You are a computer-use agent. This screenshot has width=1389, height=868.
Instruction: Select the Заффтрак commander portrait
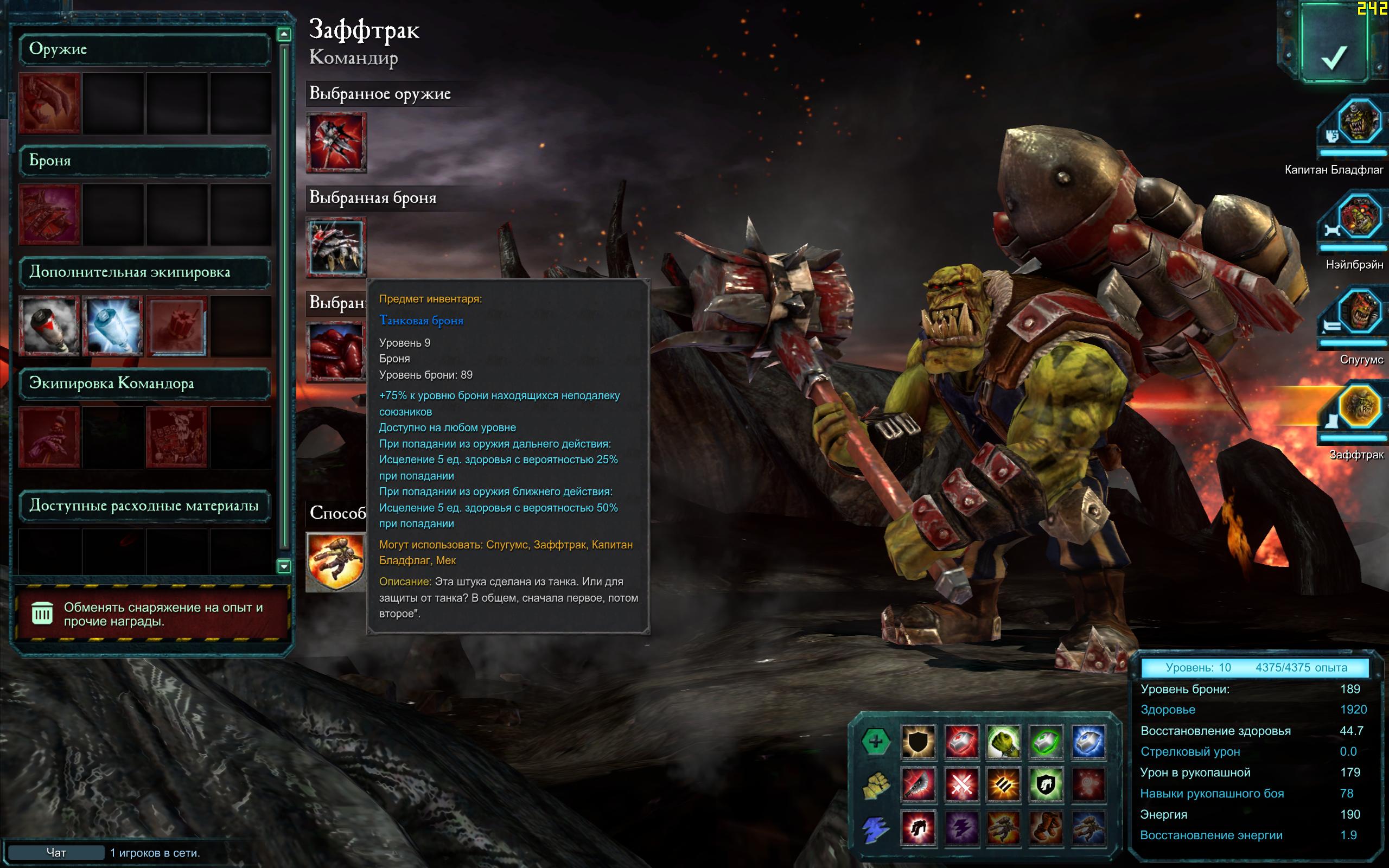[1358, 407]
